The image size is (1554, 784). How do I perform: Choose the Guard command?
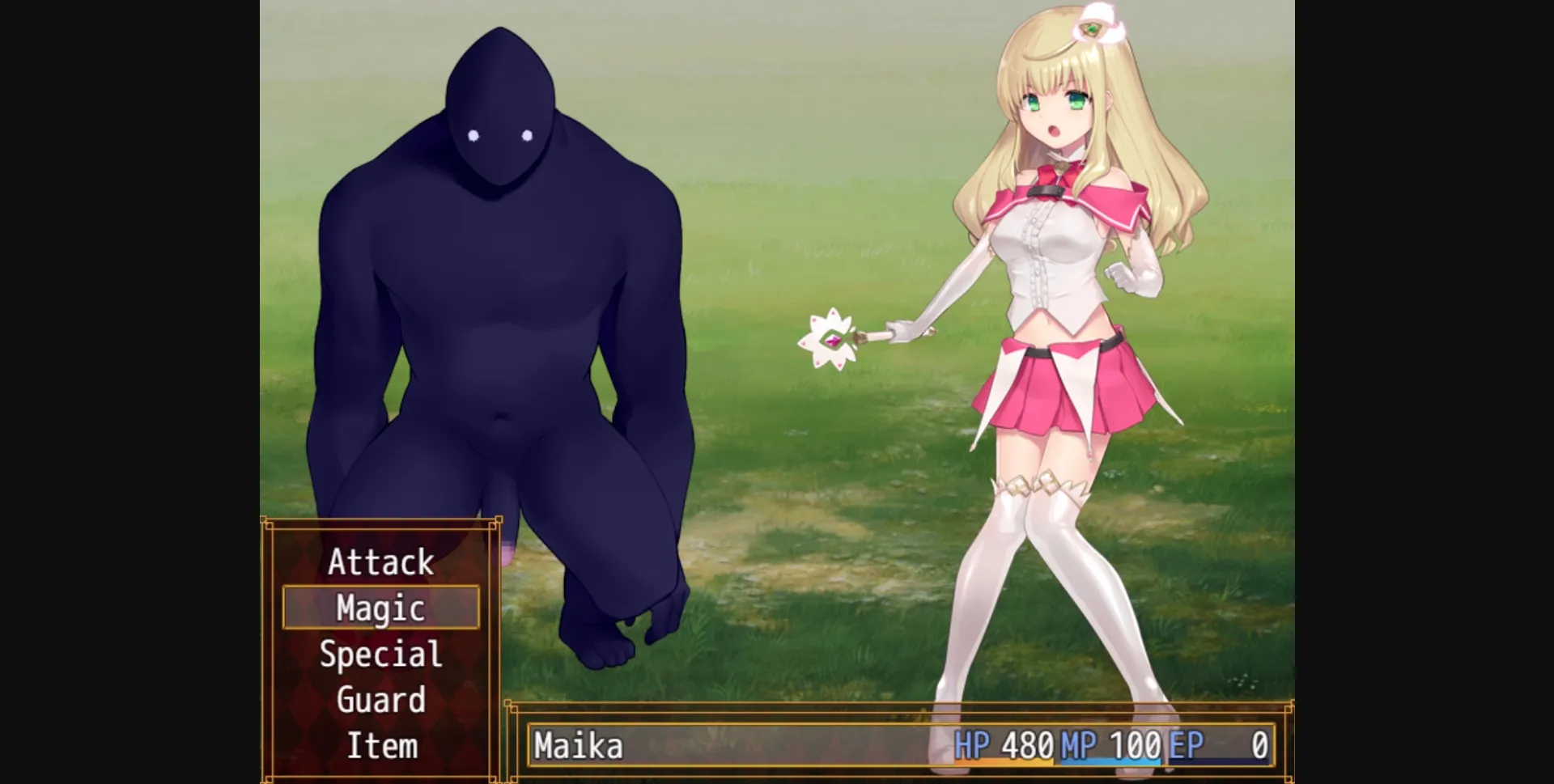tap(380, 701)
